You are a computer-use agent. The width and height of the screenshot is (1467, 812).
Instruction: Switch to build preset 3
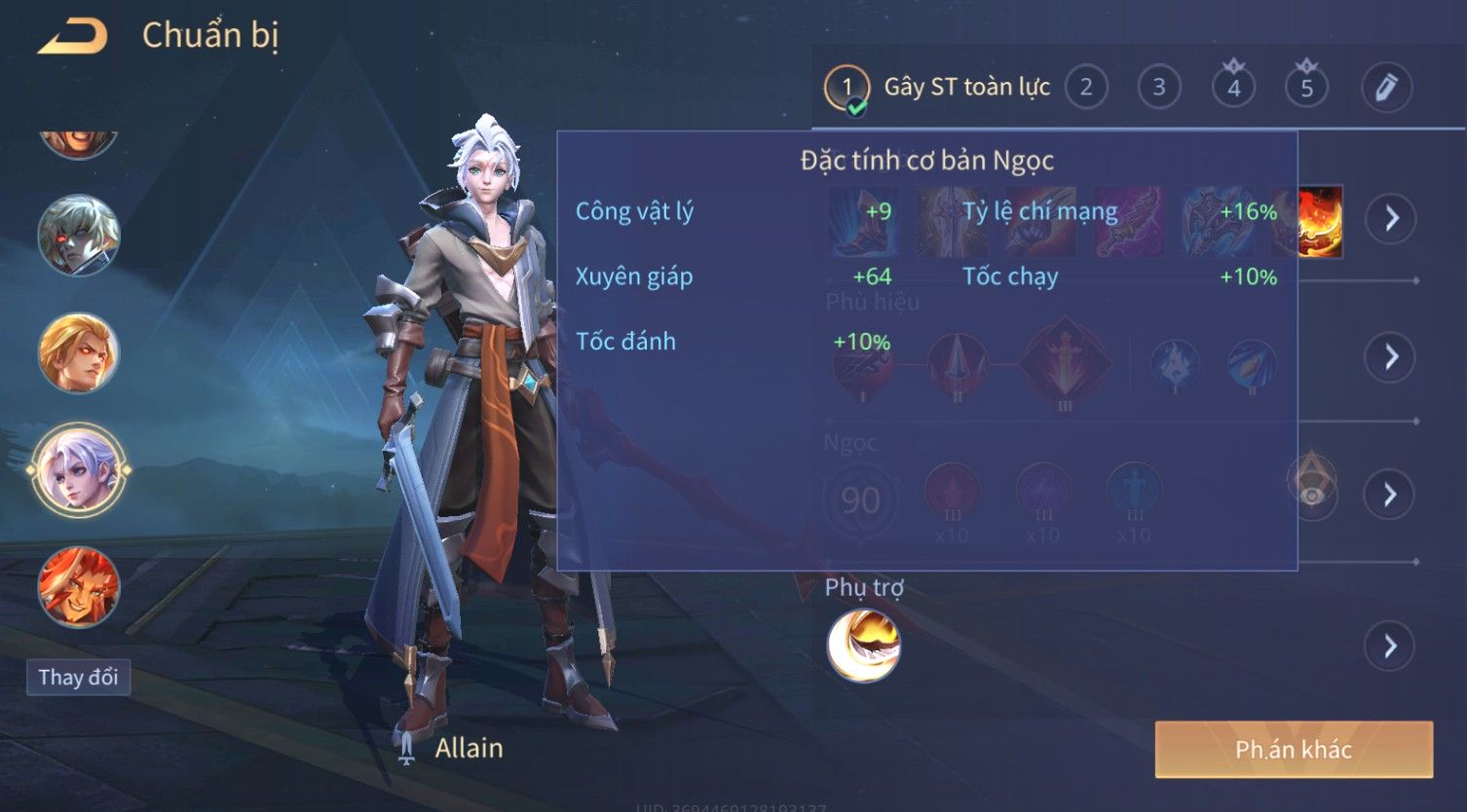[x=1159, y=88]
